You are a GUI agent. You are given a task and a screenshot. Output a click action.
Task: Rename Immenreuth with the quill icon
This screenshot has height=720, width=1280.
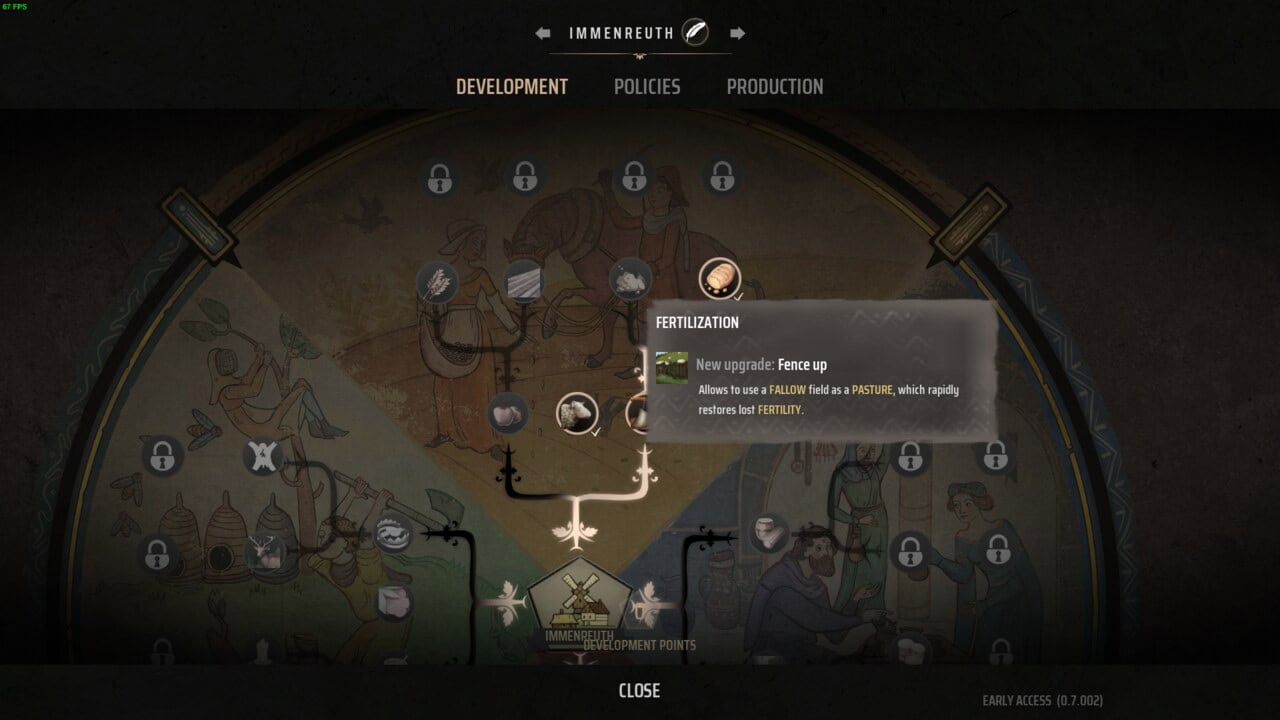[695, 33]
